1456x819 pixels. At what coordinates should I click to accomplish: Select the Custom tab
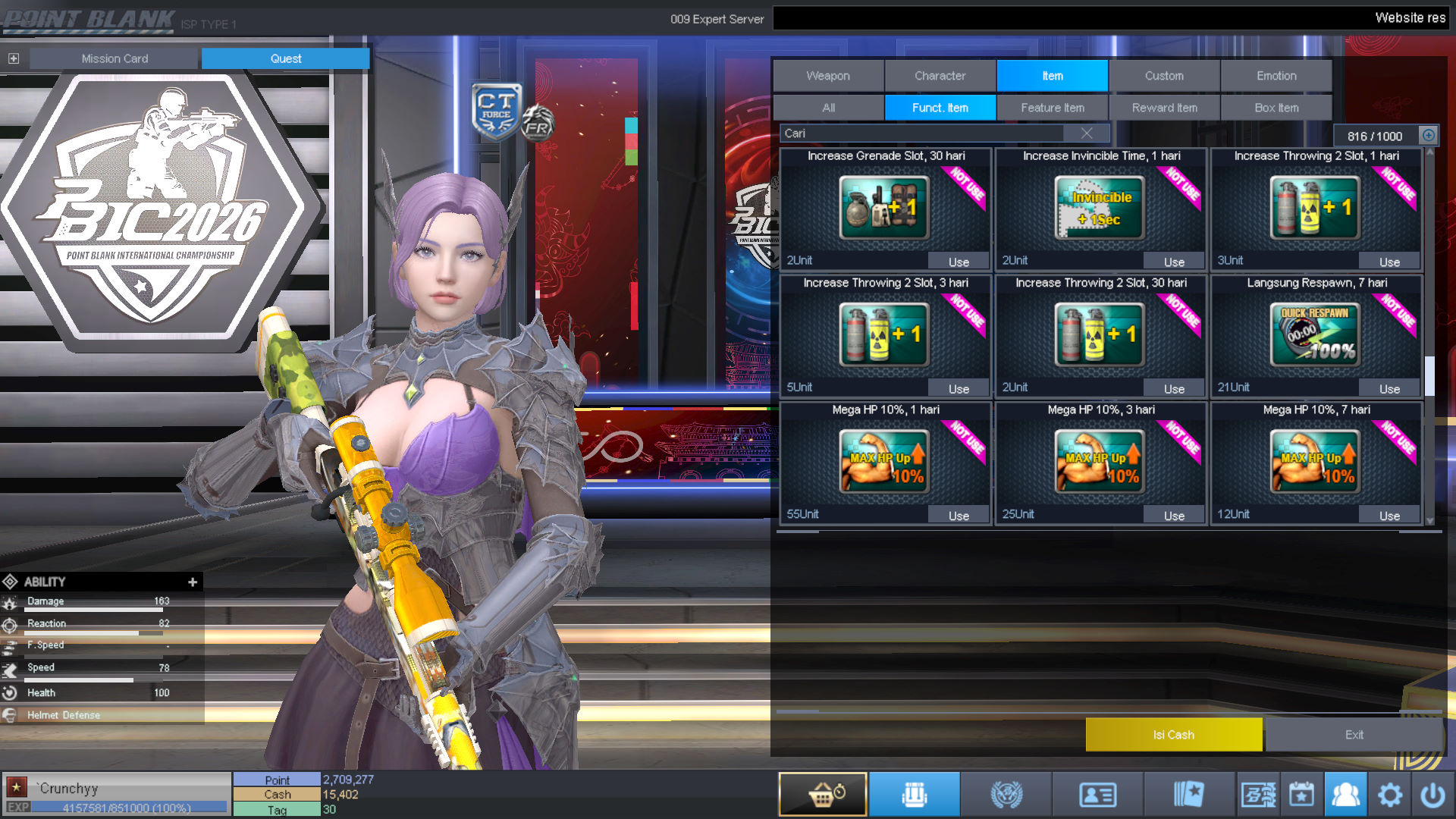(x=1164, y=76)
